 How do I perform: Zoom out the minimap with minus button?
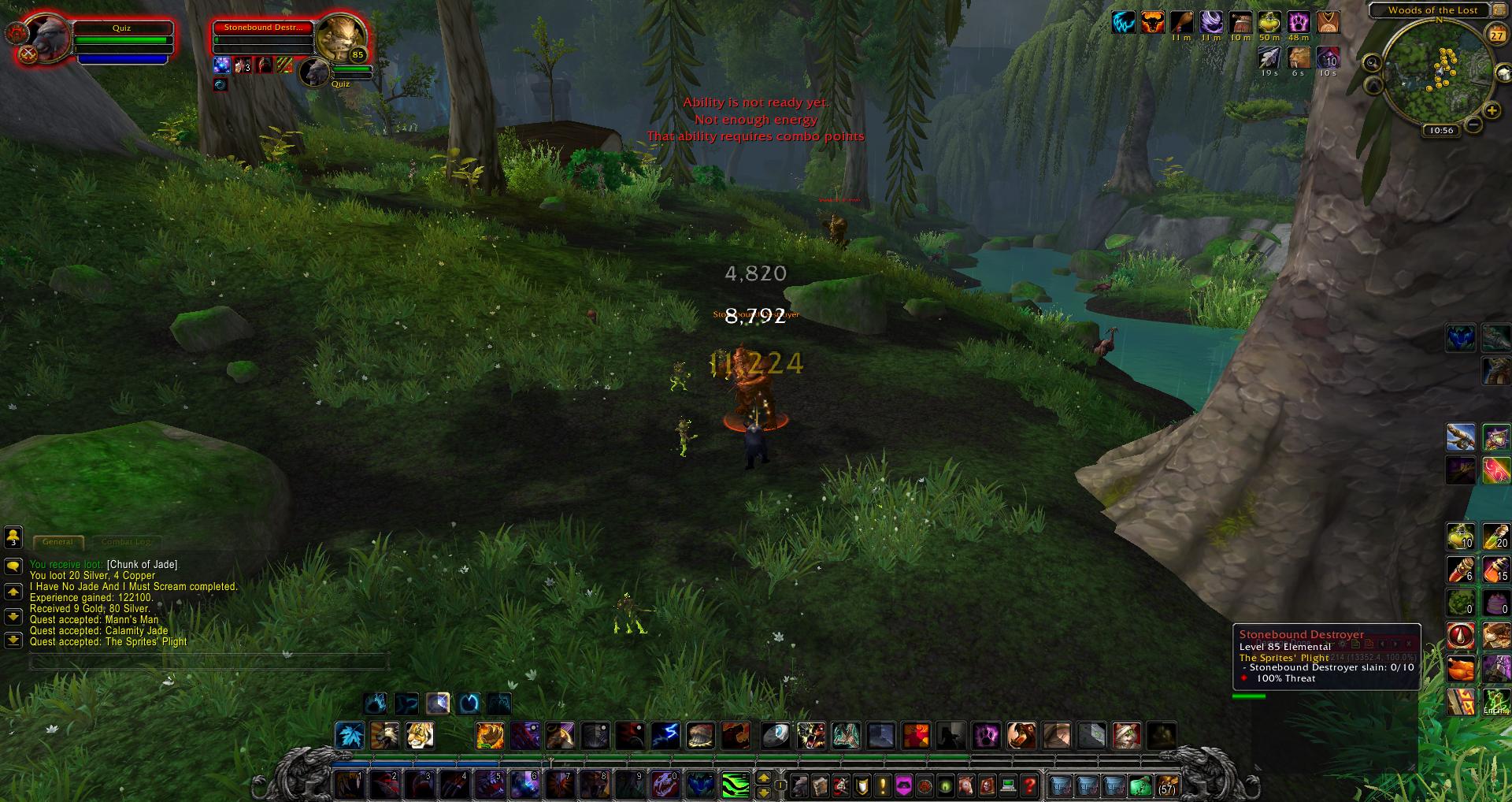pyautogui.click(x=1473, y=124)
